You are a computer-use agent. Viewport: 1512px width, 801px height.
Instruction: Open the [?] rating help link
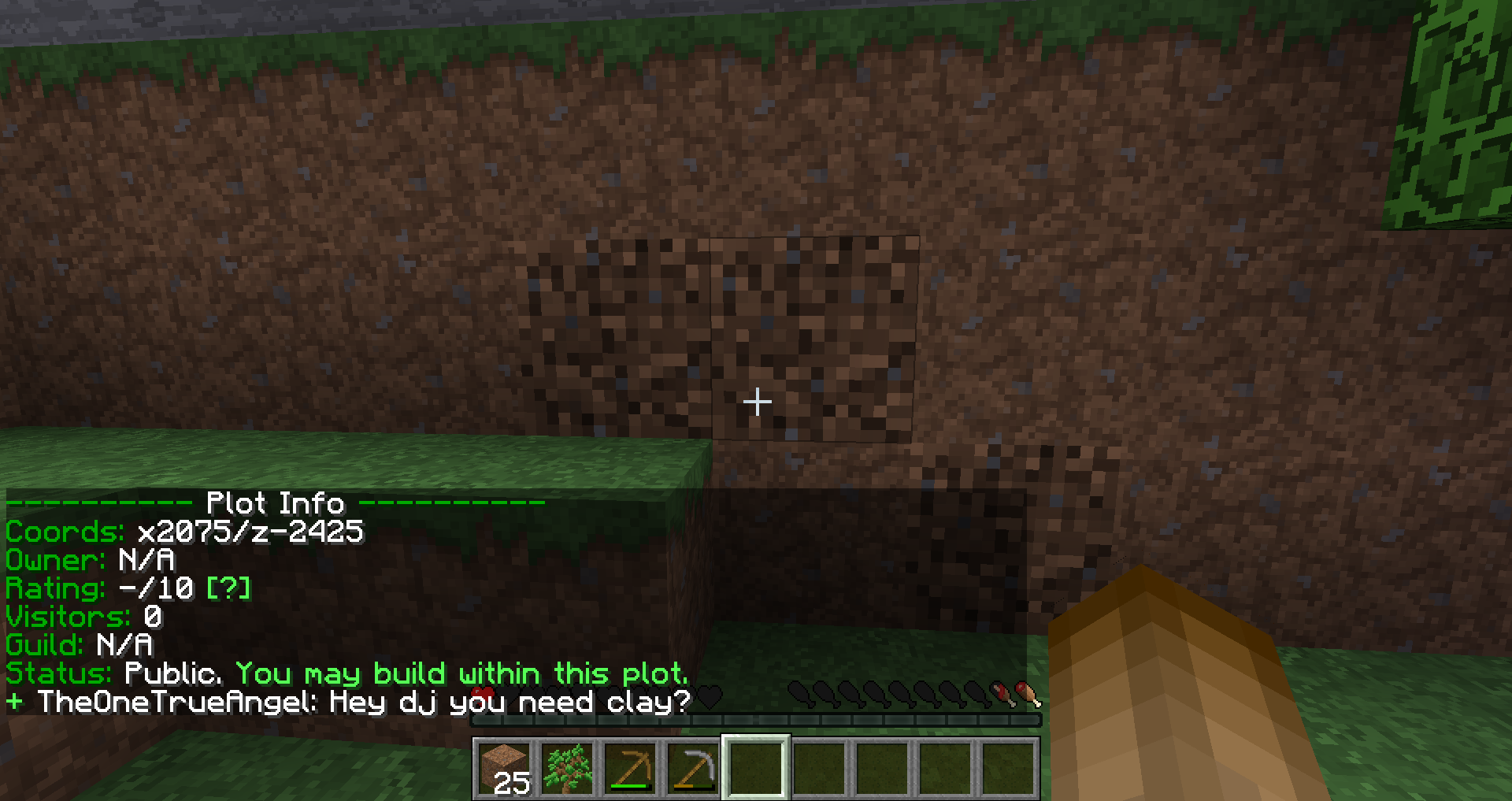(x=228, y=588)
